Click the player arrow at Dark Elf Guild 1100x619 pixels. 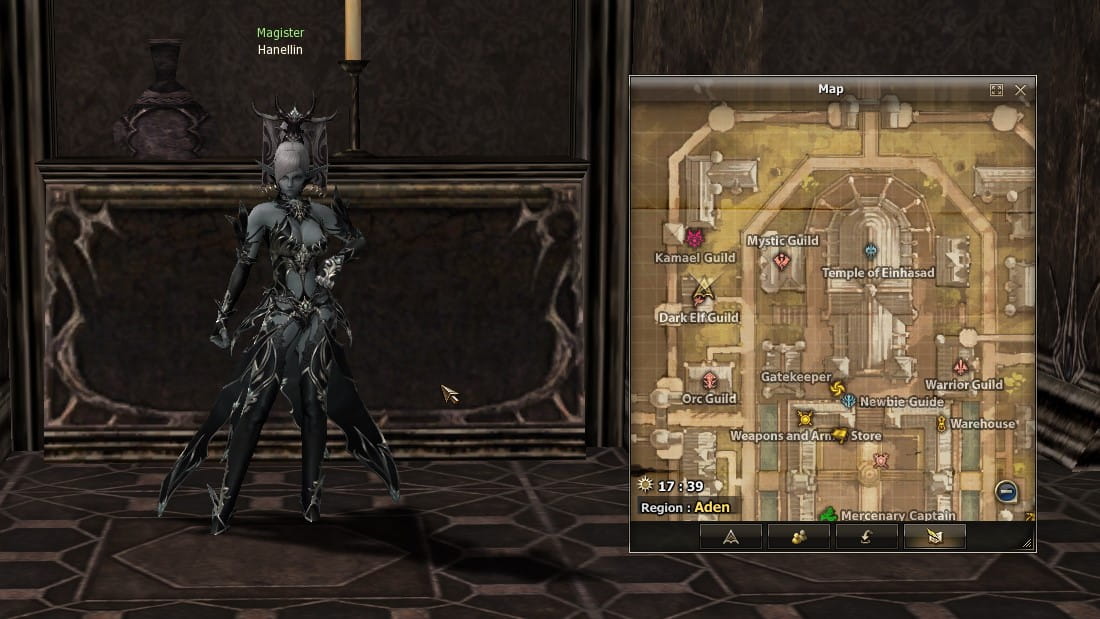pos(703,292)
